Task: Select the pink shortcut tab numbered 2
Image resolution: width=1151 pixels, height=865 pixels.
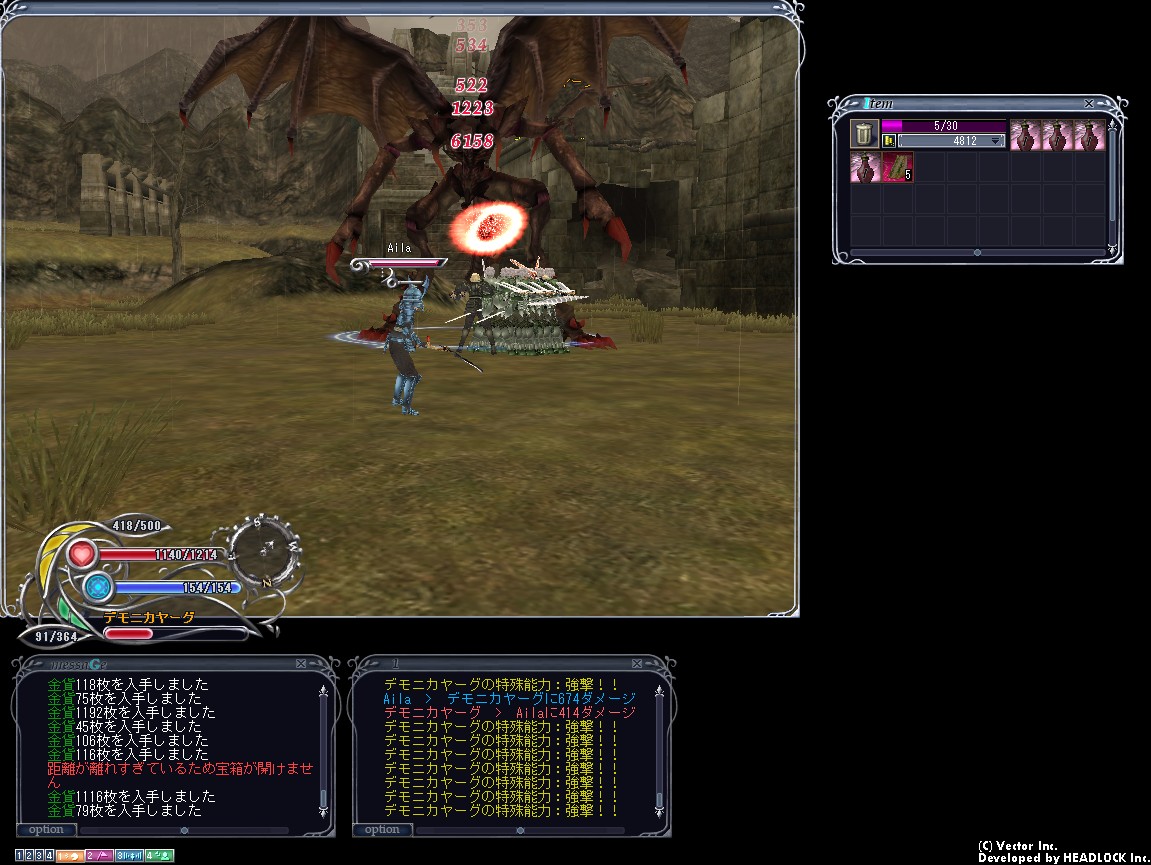Action: point(98,856)
